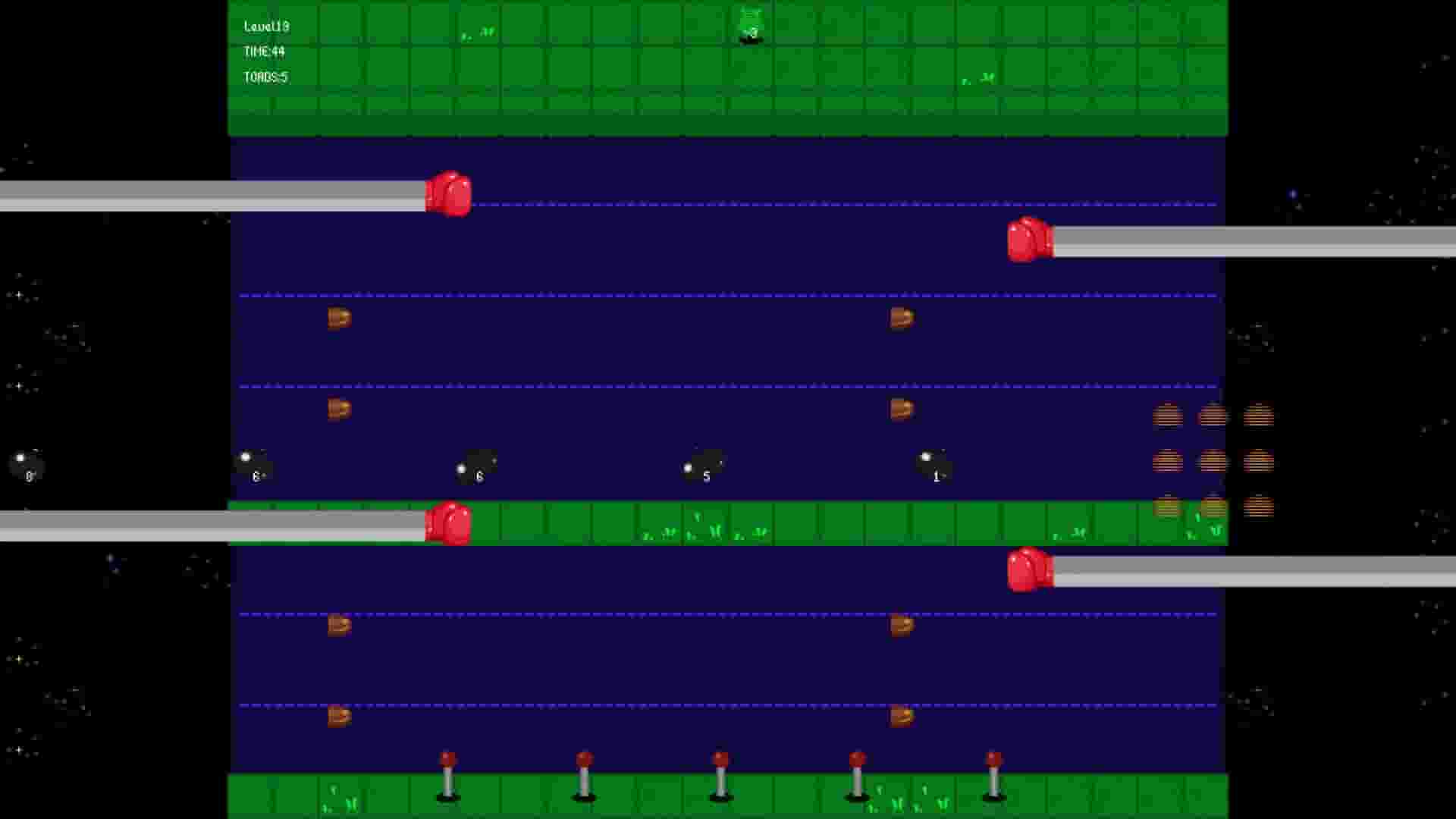This screenshot has height=819, width=1456.
Task: Click the bomb numbered 6 near the center
Action: [475, 466]
